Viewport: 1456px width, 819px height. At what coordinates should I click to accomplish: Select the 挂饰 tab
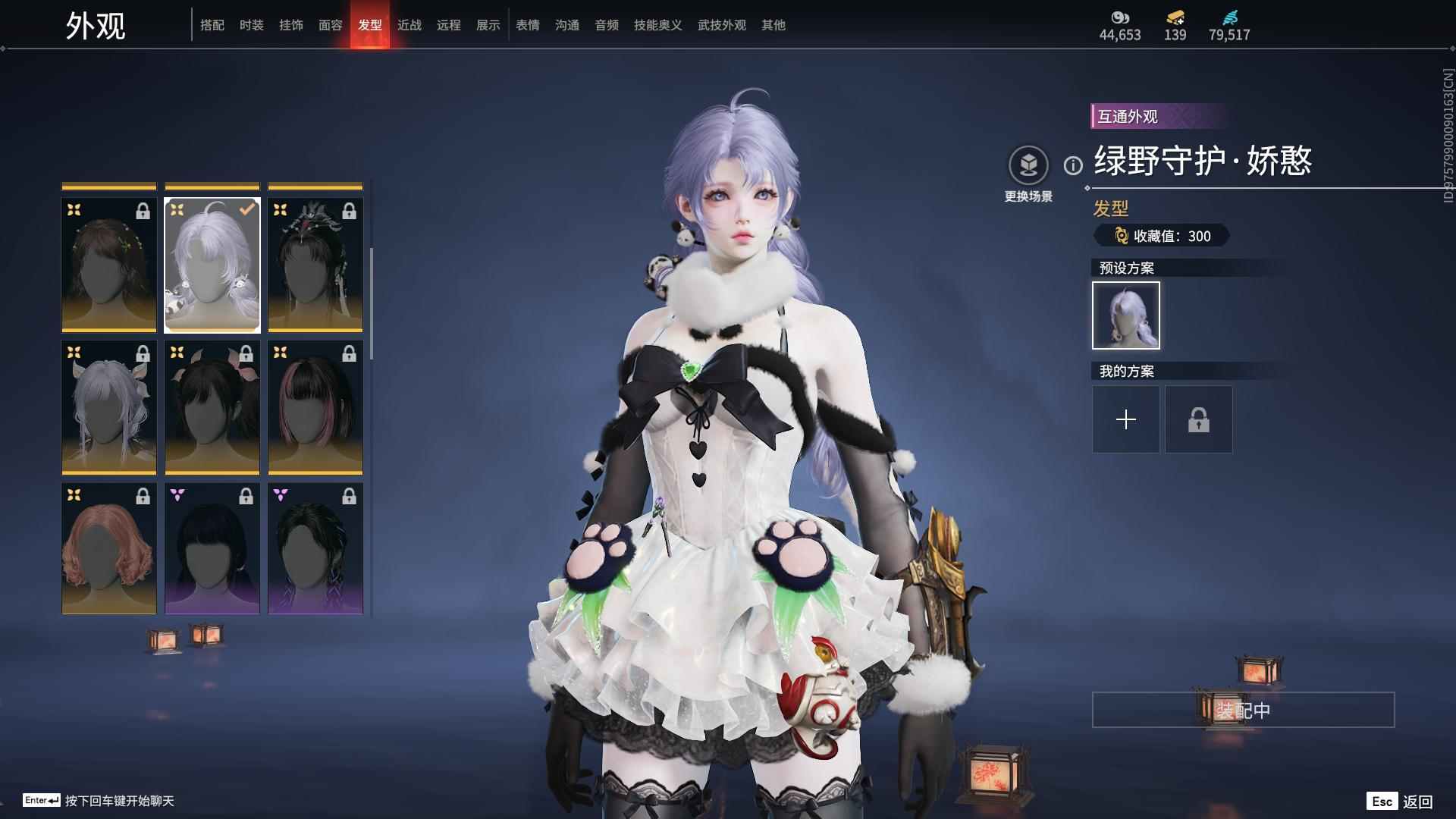[x=291, y=25]
